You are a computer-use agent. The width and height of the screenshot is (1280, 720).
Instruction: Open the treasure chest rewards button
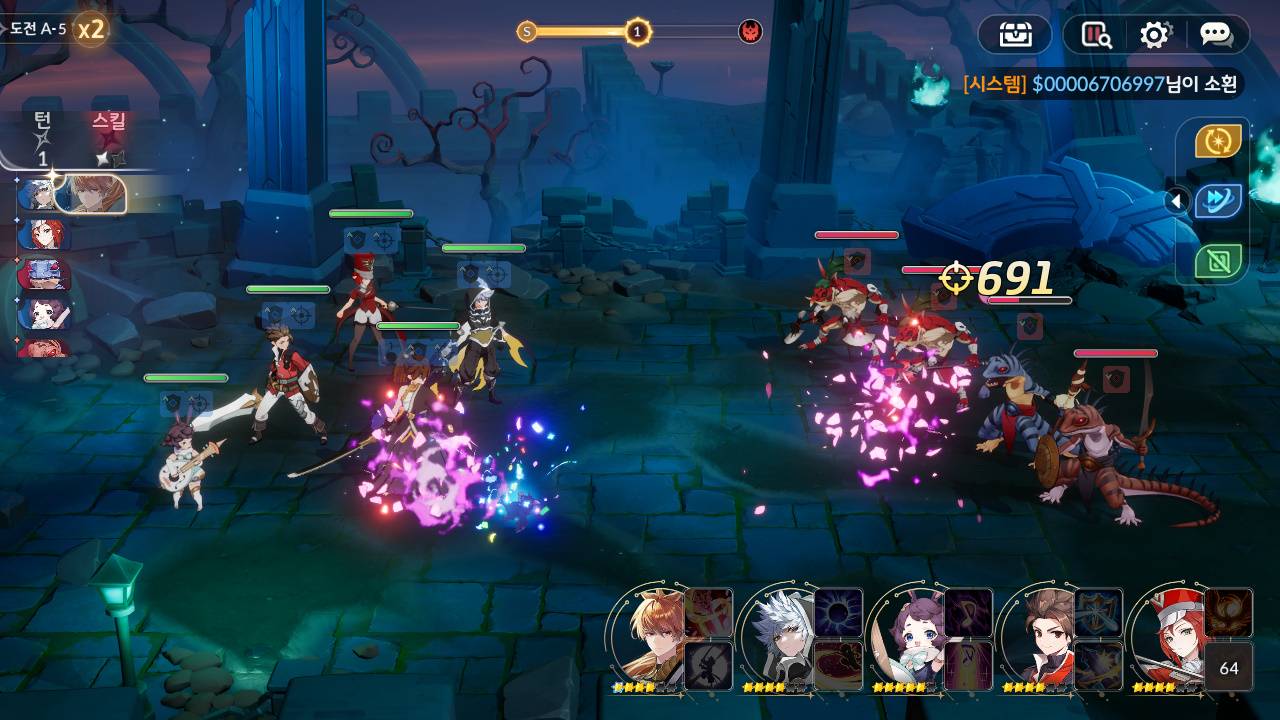point(1015,35)
